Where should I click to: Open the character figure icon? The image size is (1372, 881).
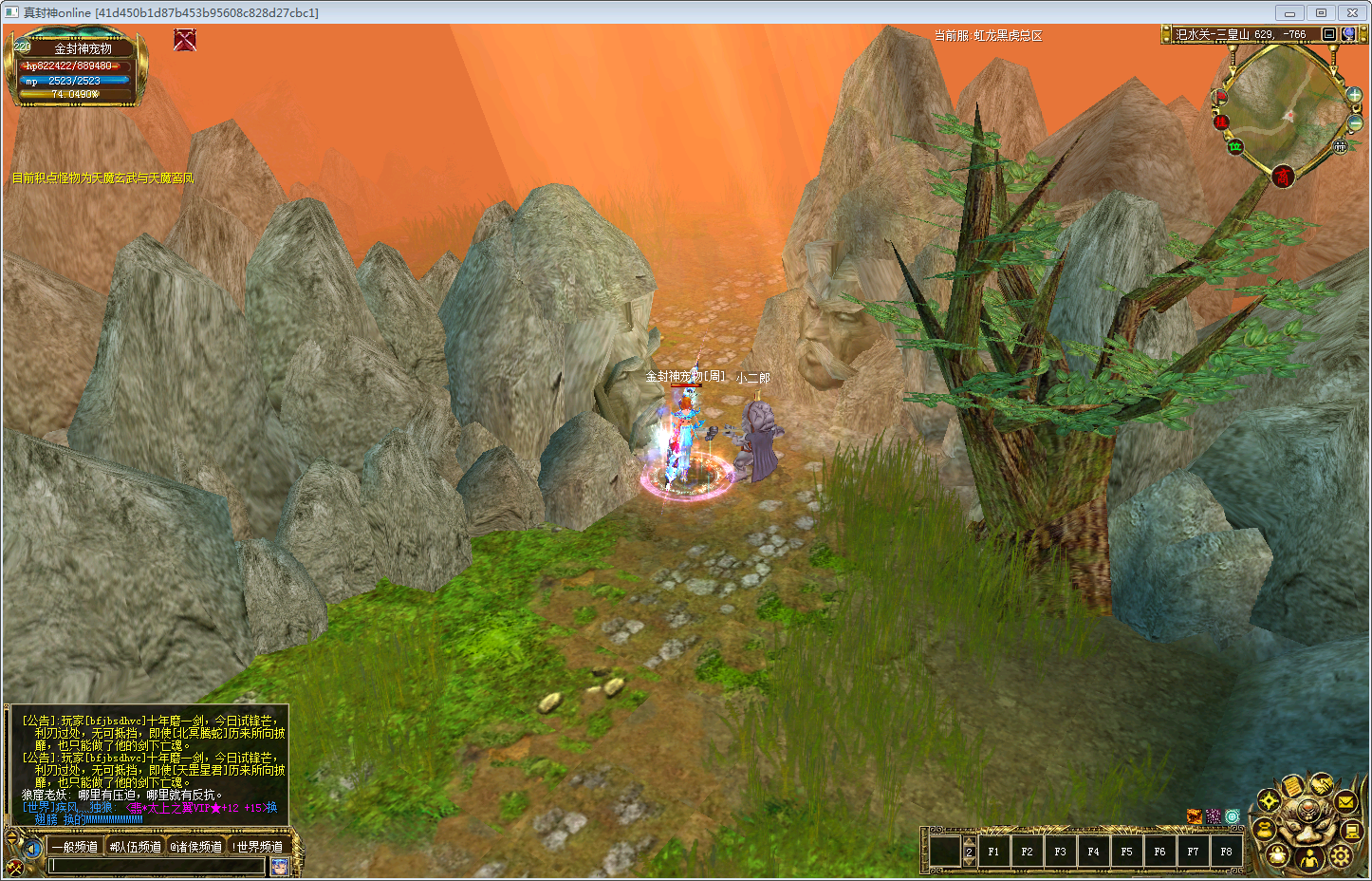pos(1309,859)
